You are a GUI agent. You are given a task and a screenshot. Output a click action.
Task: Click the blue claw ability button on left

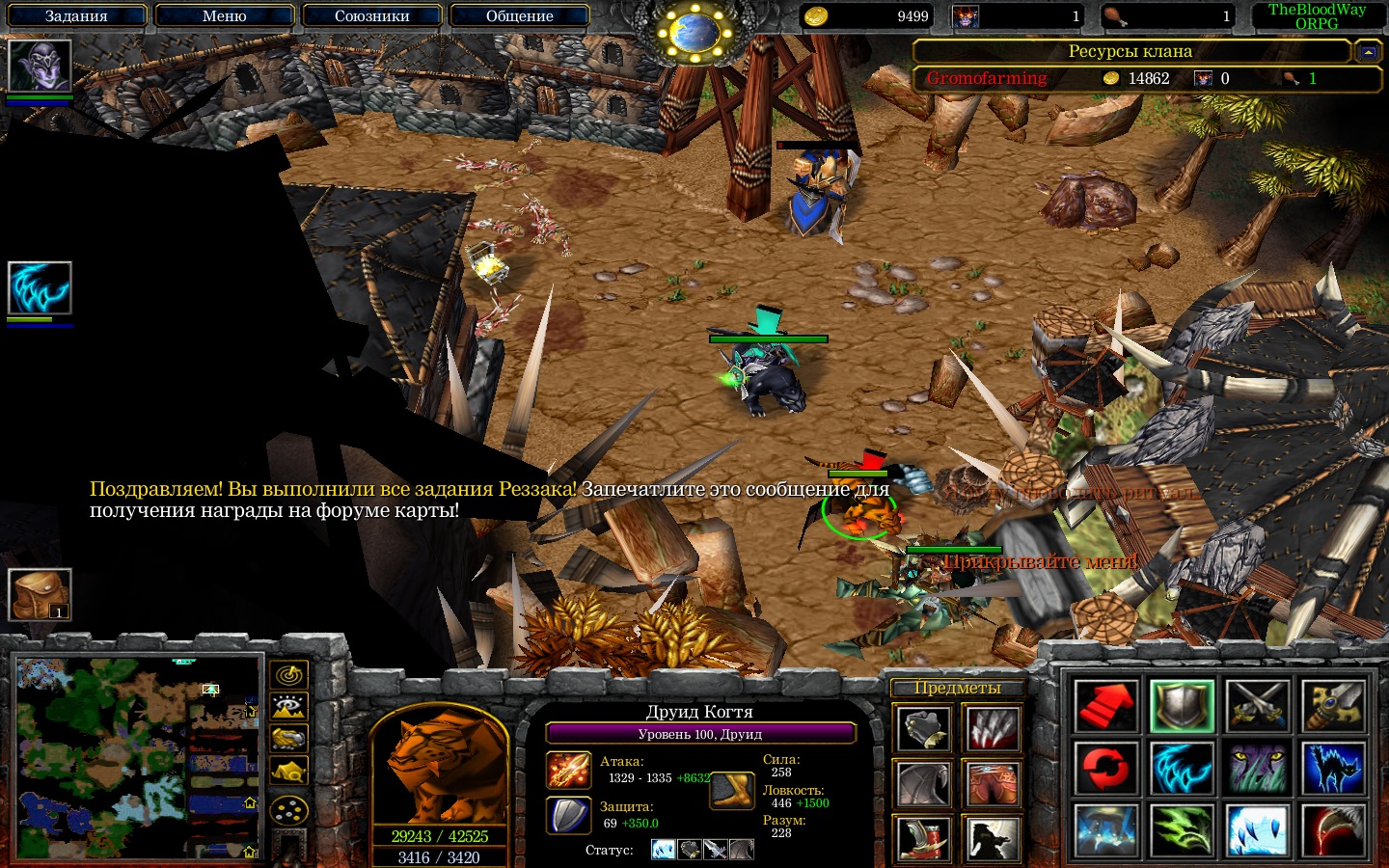pyautogui.click(x=40, y=288)
